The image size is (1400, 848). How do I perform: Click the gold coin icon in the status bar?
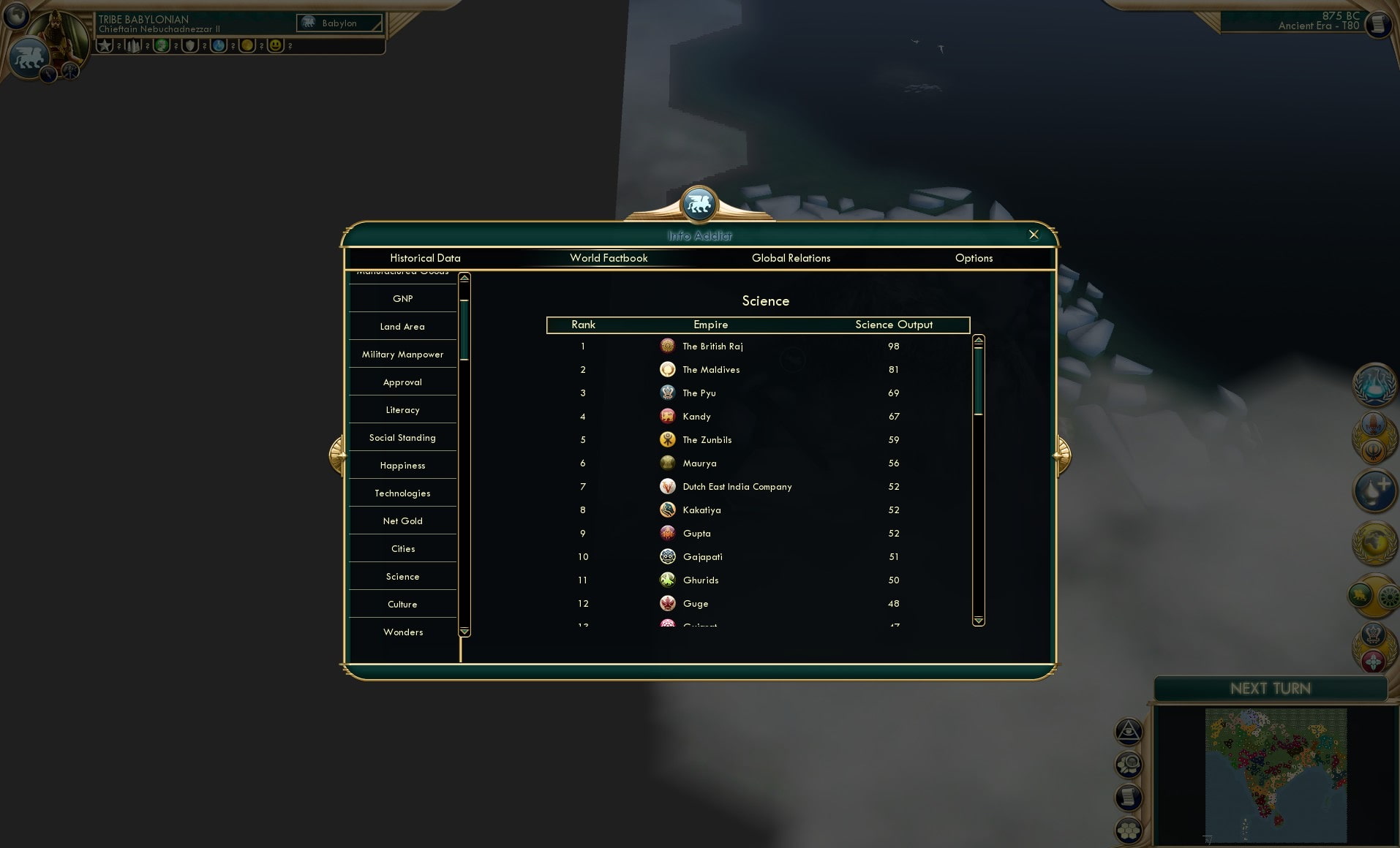[x=246, y=46]
